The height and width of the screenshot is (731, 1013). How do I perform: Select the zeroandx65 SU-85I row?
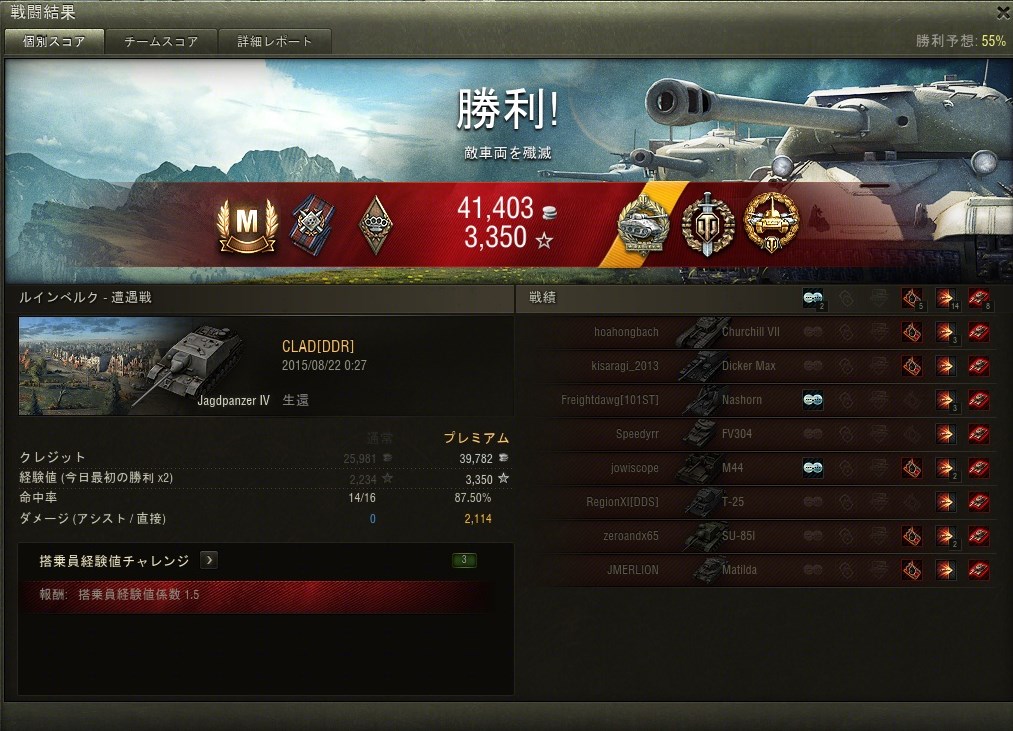tap(760, 536)
